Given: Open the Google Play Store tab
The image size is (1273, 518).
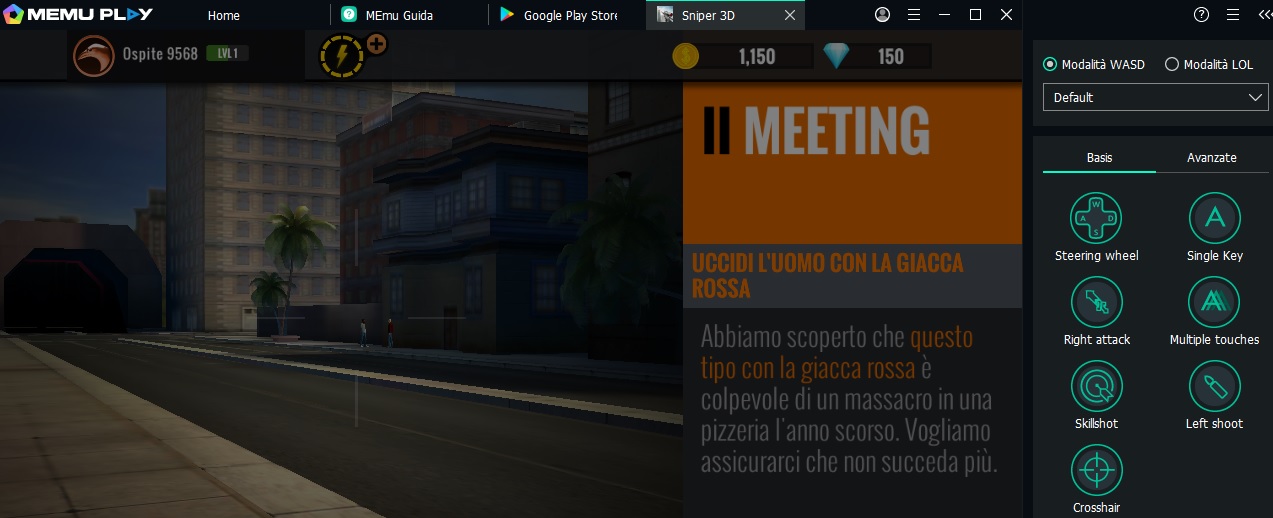Looking at the screenshot, I should (x=570, y=16).
